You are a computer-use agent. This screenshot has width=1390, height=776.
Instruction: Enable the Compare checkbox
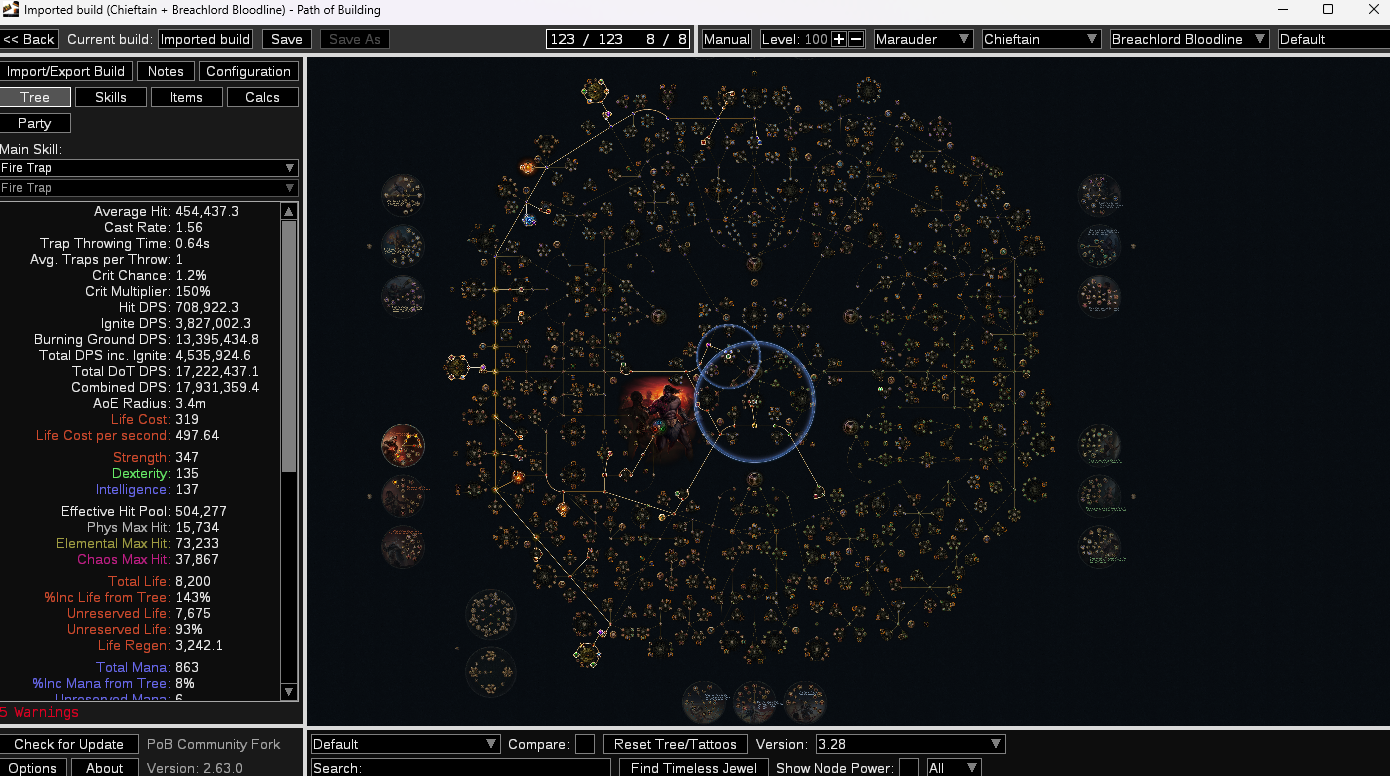pos(584,744)
